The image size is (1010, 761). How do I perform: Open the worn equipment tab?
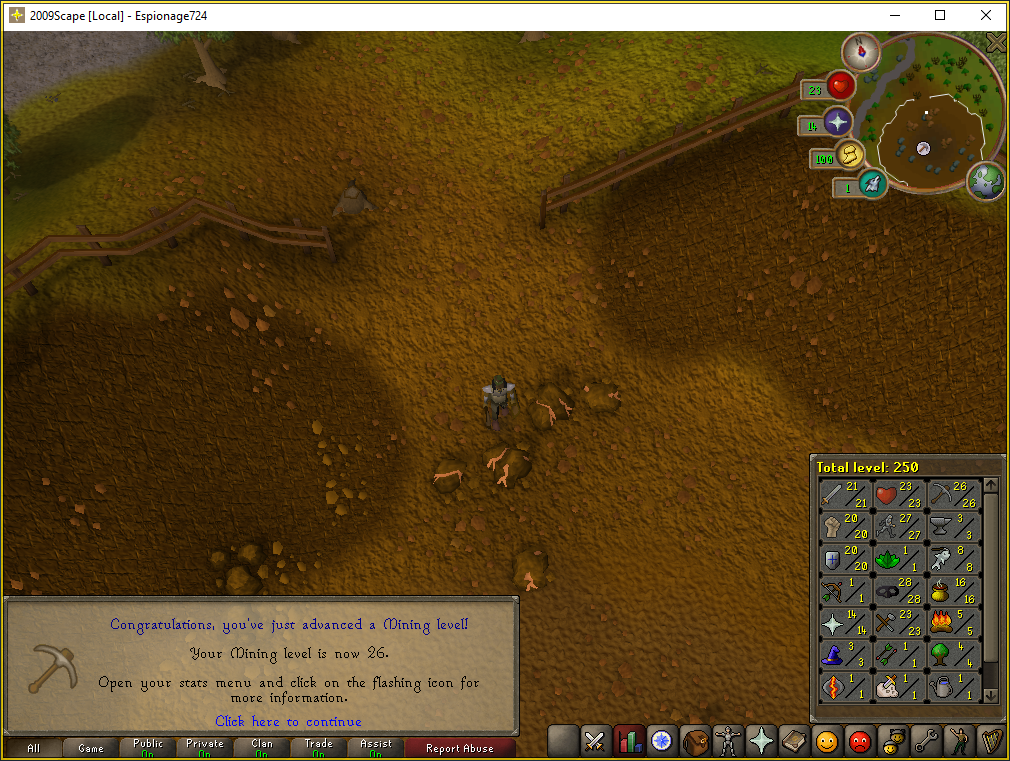pos(728,741)
